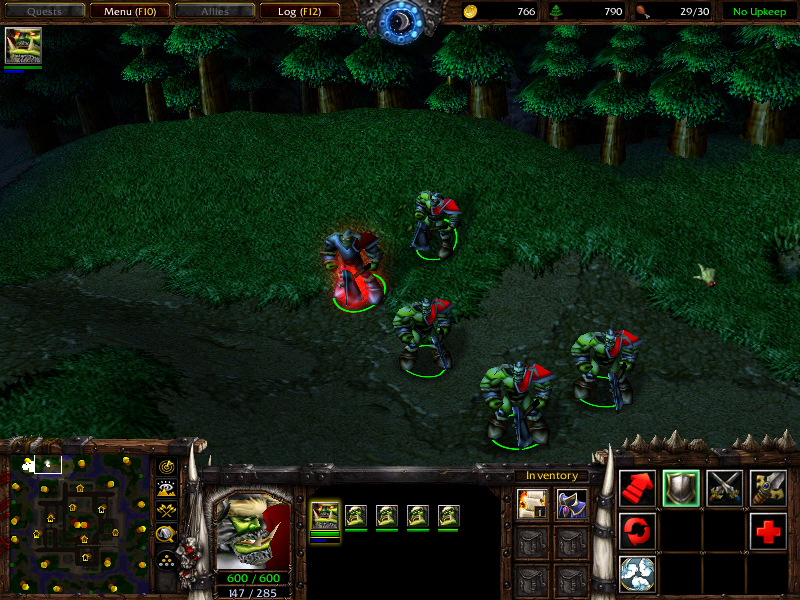The width and height of the screenshot is (800, 600).
Task: Click on the minimap
Action: (x=75, y=520)
